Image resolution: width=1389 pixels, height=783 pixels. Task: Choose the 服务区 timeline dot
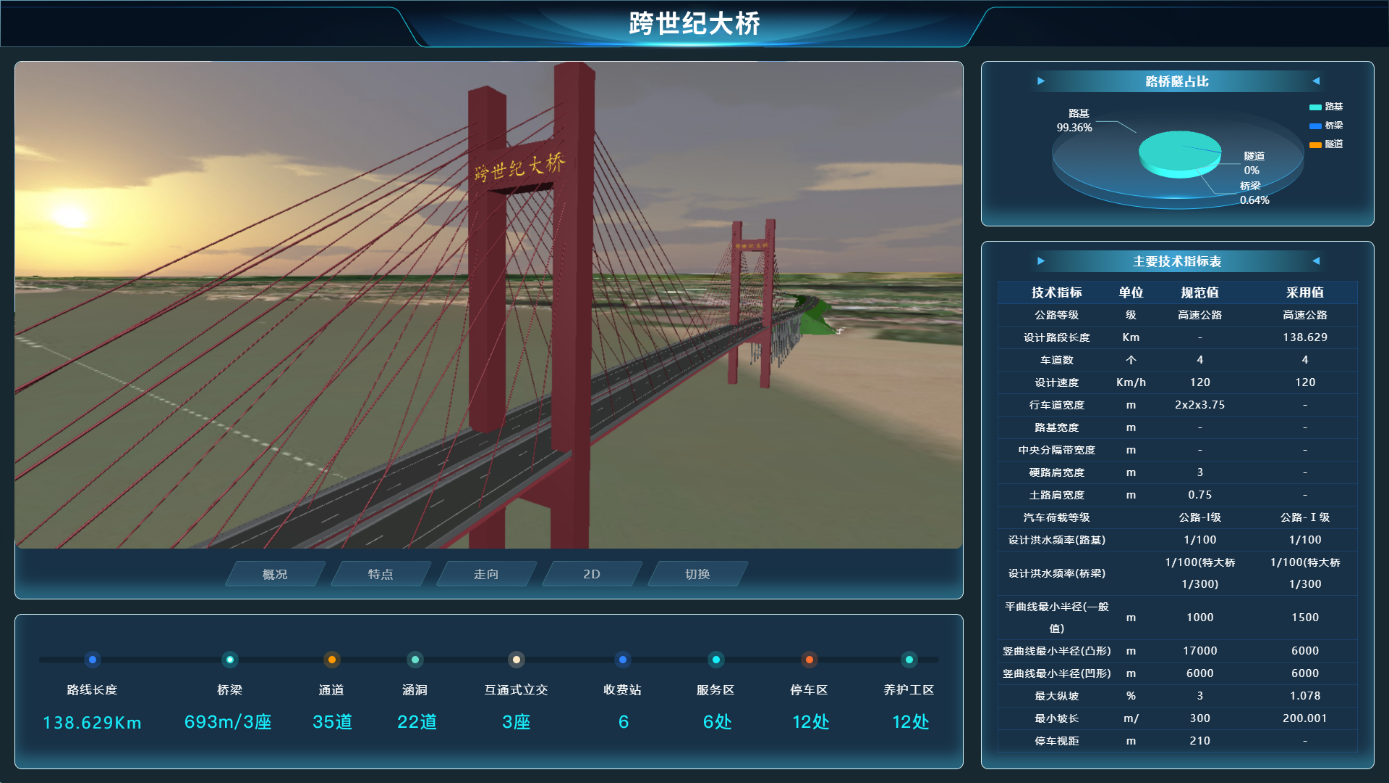coord(716,660)
